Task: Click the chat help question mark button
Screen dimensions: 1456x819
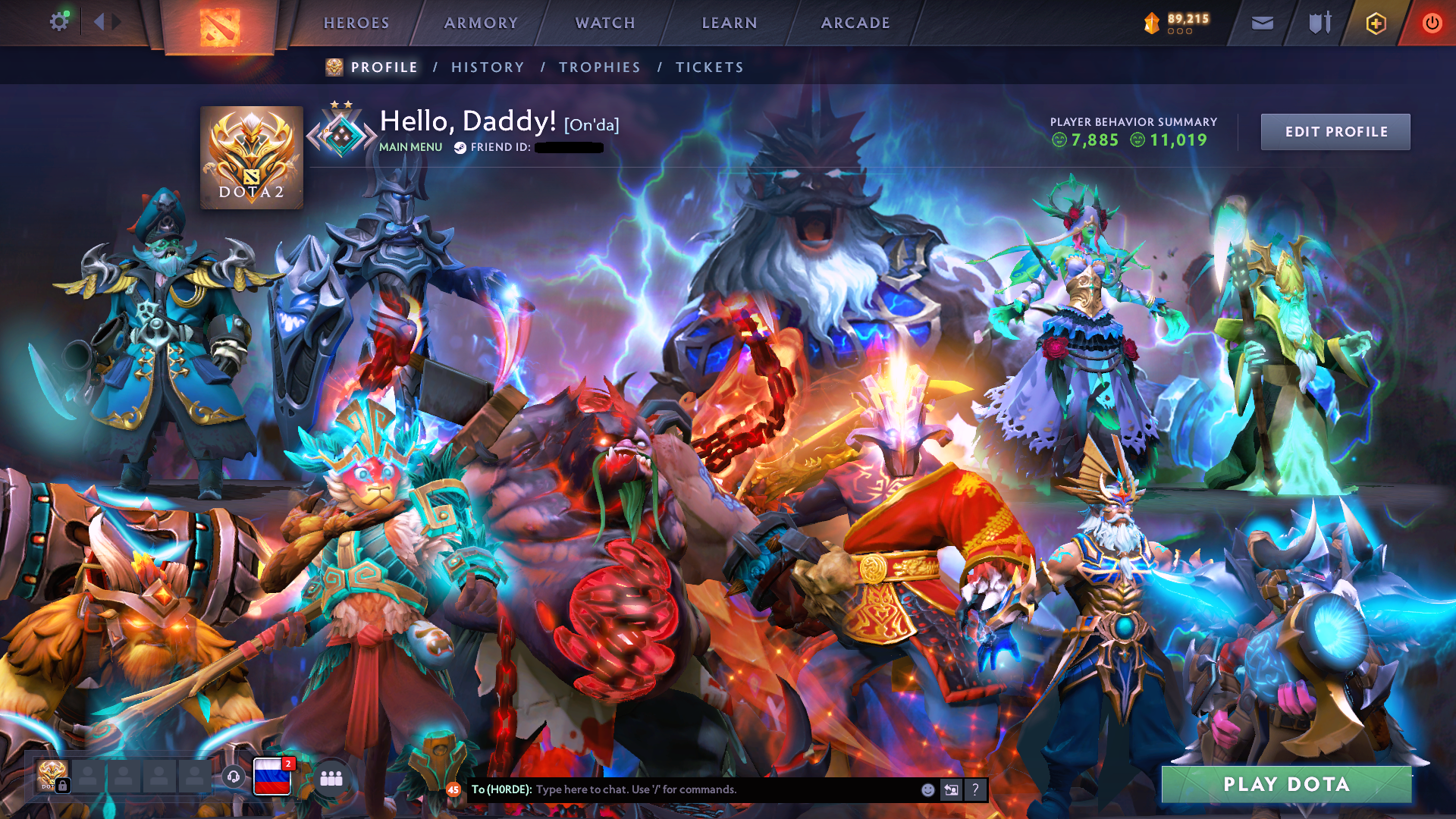Action: 975,789
